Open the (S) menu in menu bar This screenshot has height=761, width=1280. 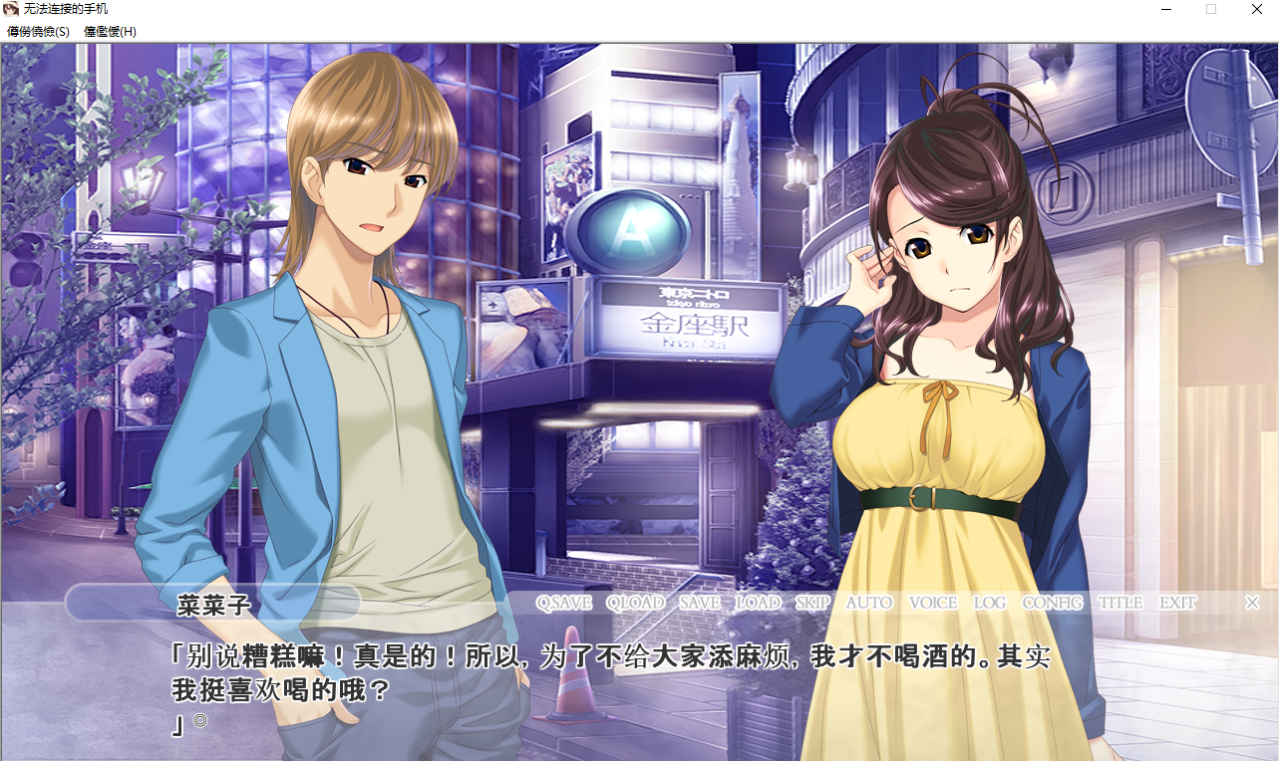click(x=38, y=31)
